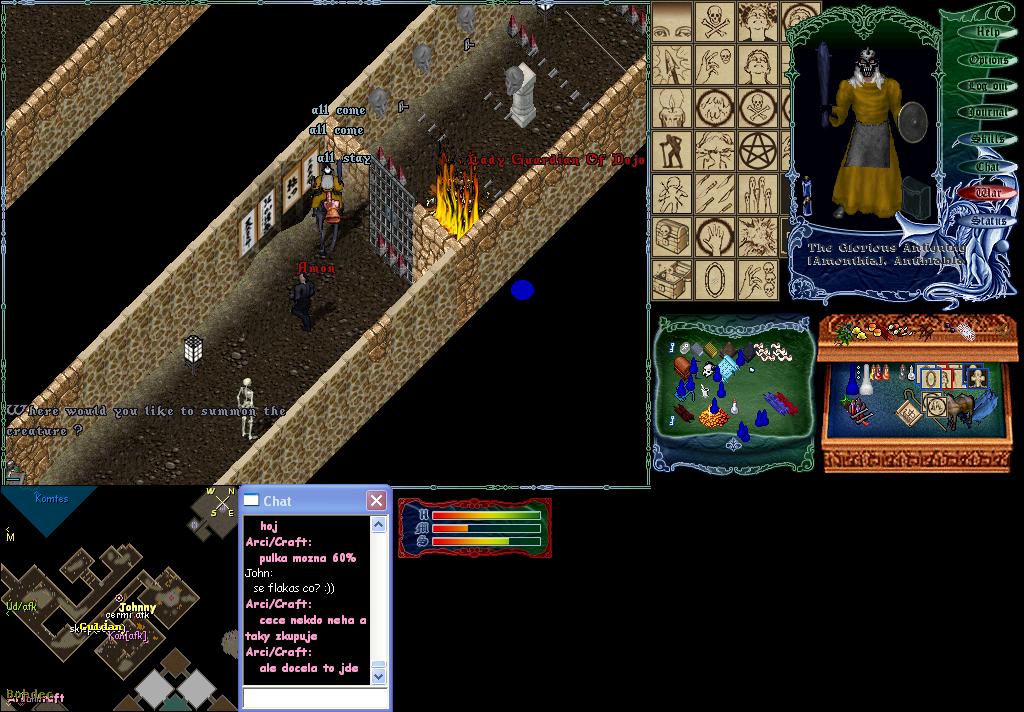Image resolution: width=1024 pixels, height=712 pixels.
Task: Toggle the red War mode button
Action: click(x=988, y=192)
